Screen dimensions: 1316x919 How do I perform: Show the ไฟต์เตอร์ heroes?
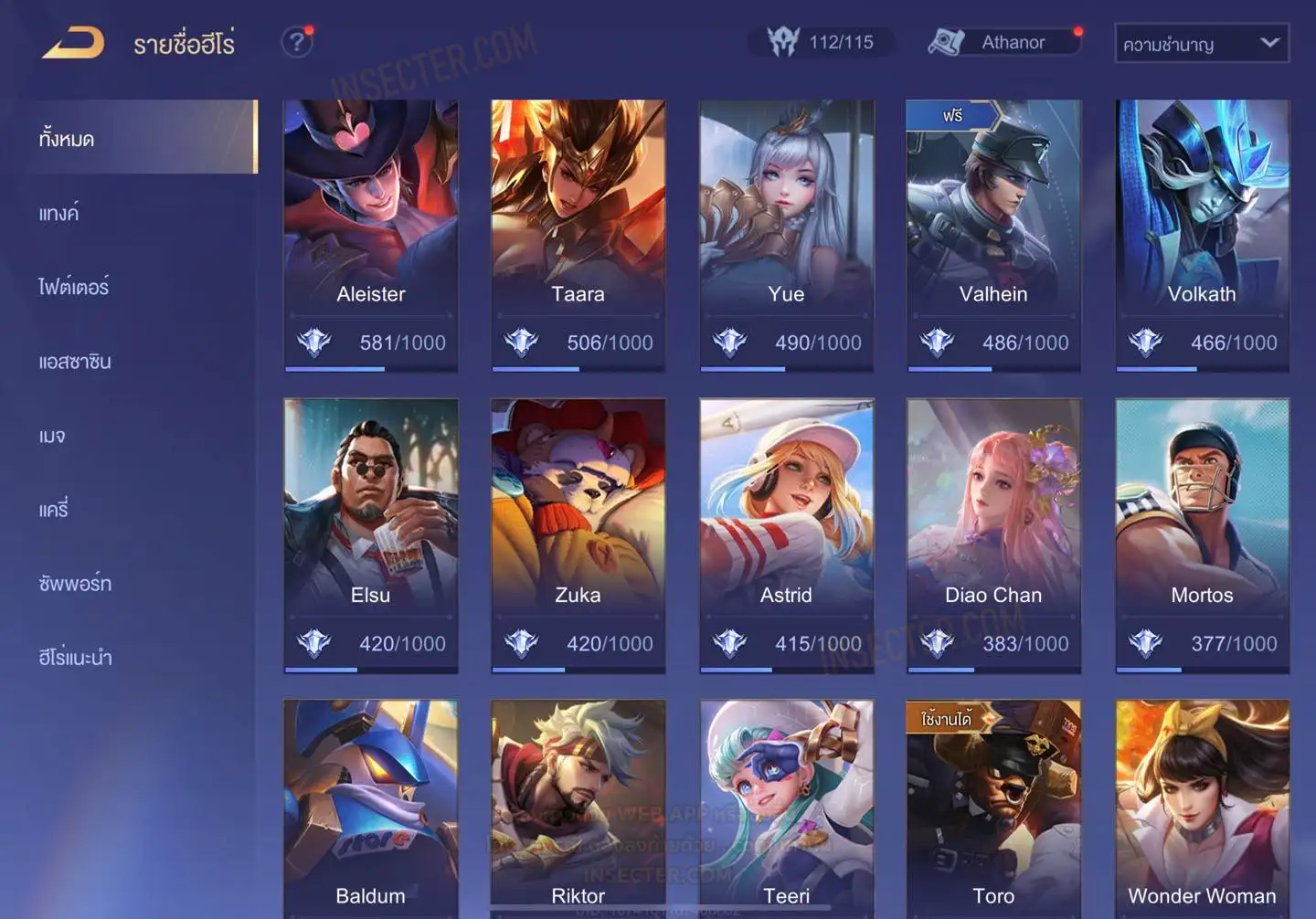click(73, 288)
